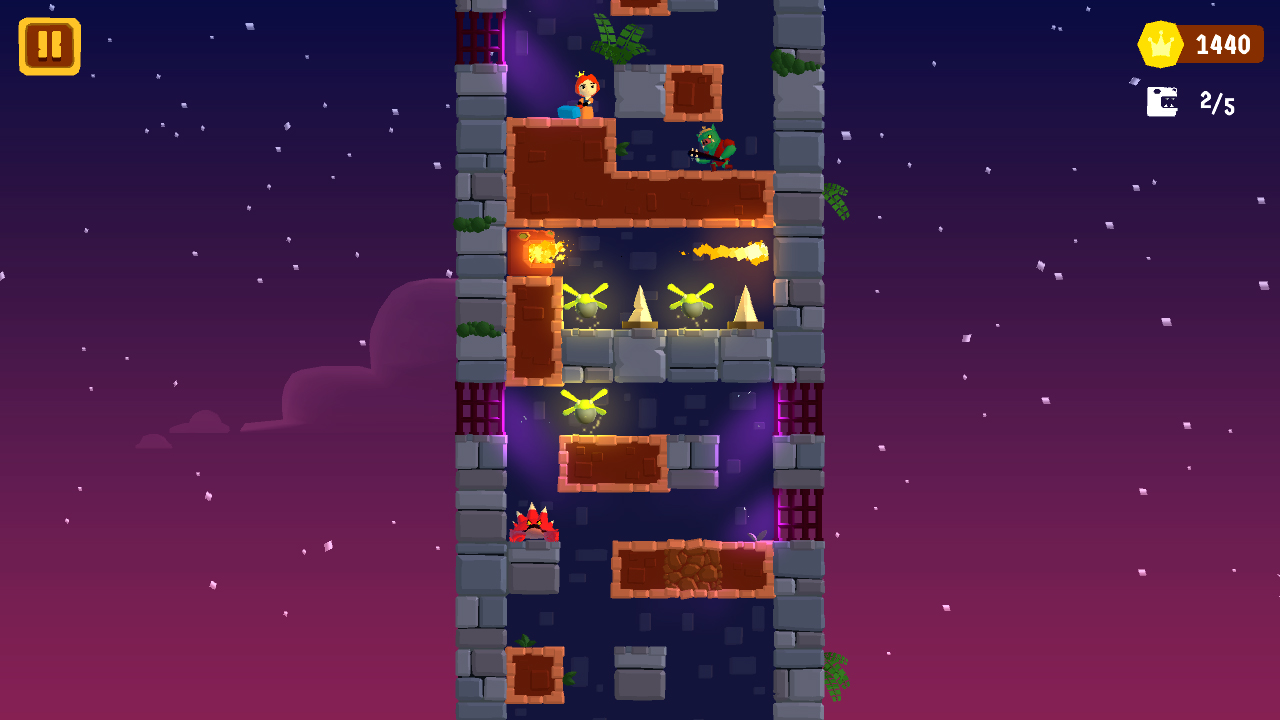Click the pause icon in the top-left corner
1280x720 pixels.
[47, 45]
